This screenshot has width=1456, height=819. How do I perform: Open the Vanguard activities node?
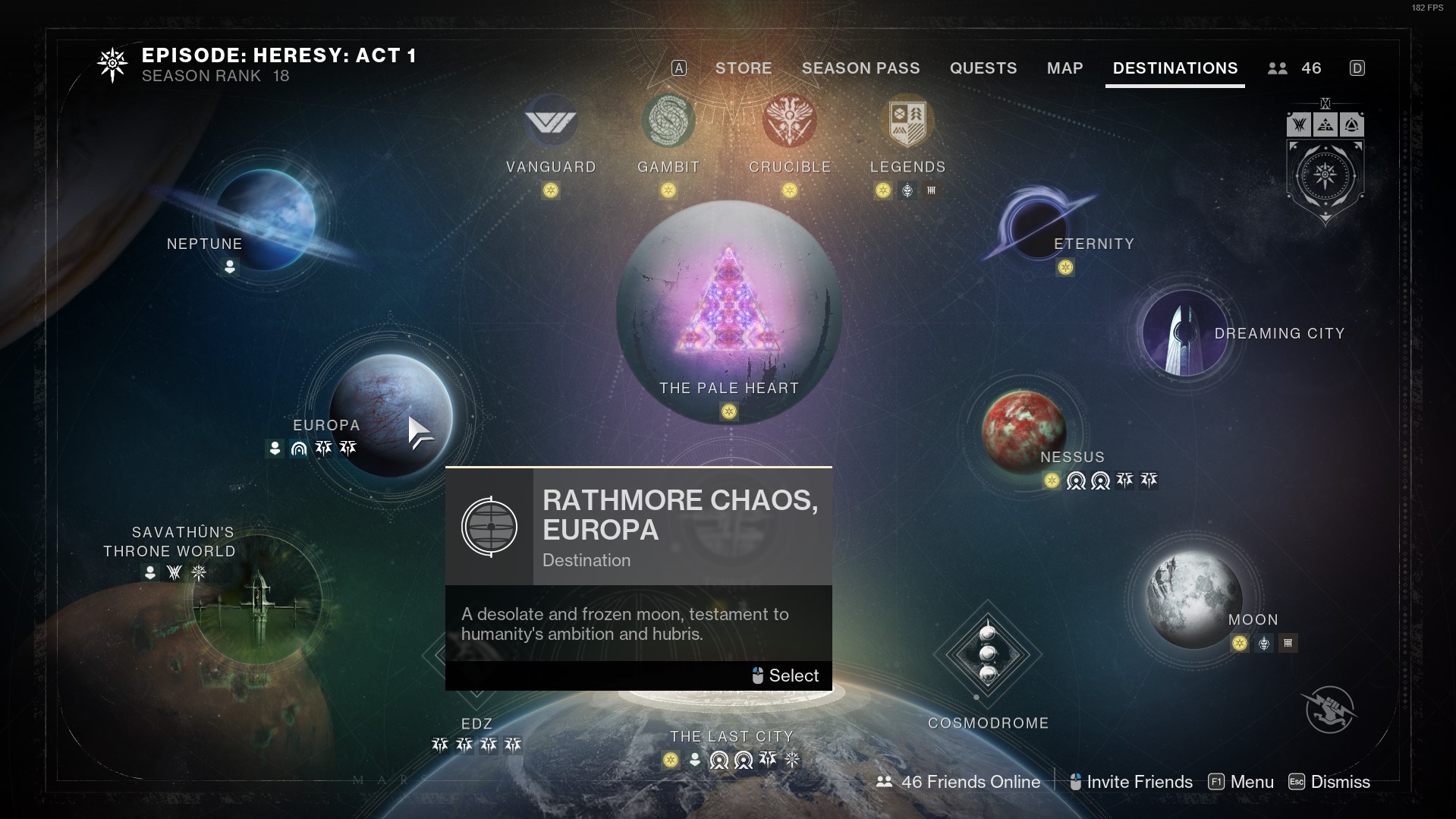551,121
